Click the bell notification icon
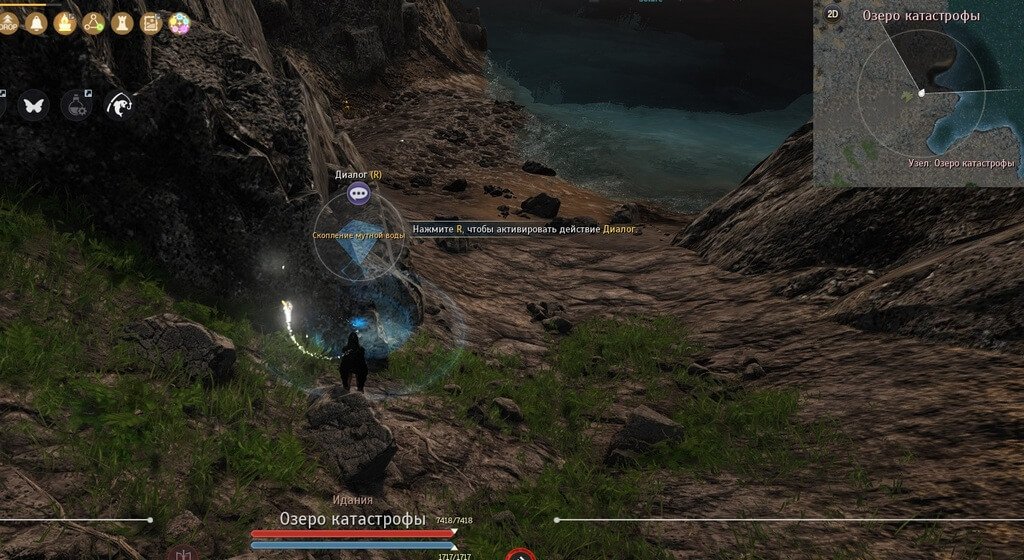This screenshot has height=560, width=1024. (36, 23)
